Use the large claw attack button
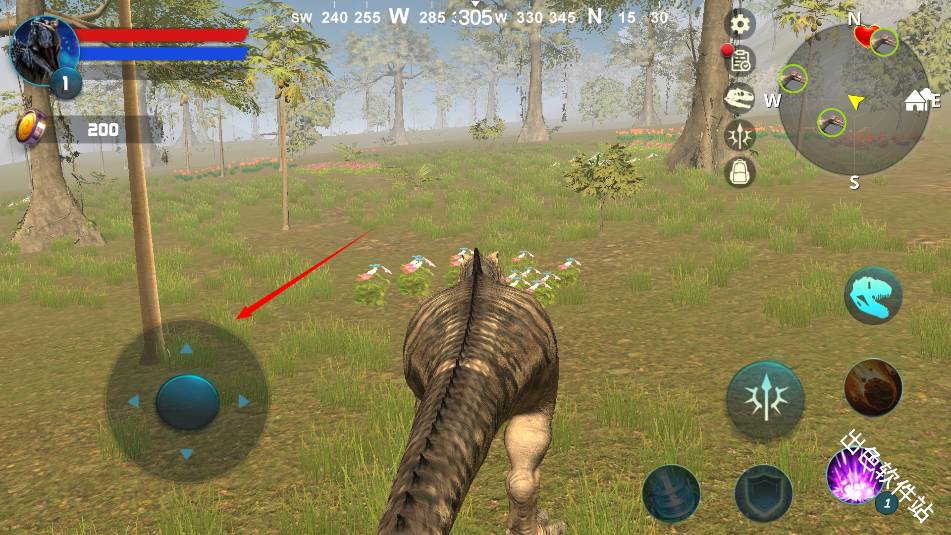 [764, 400]
